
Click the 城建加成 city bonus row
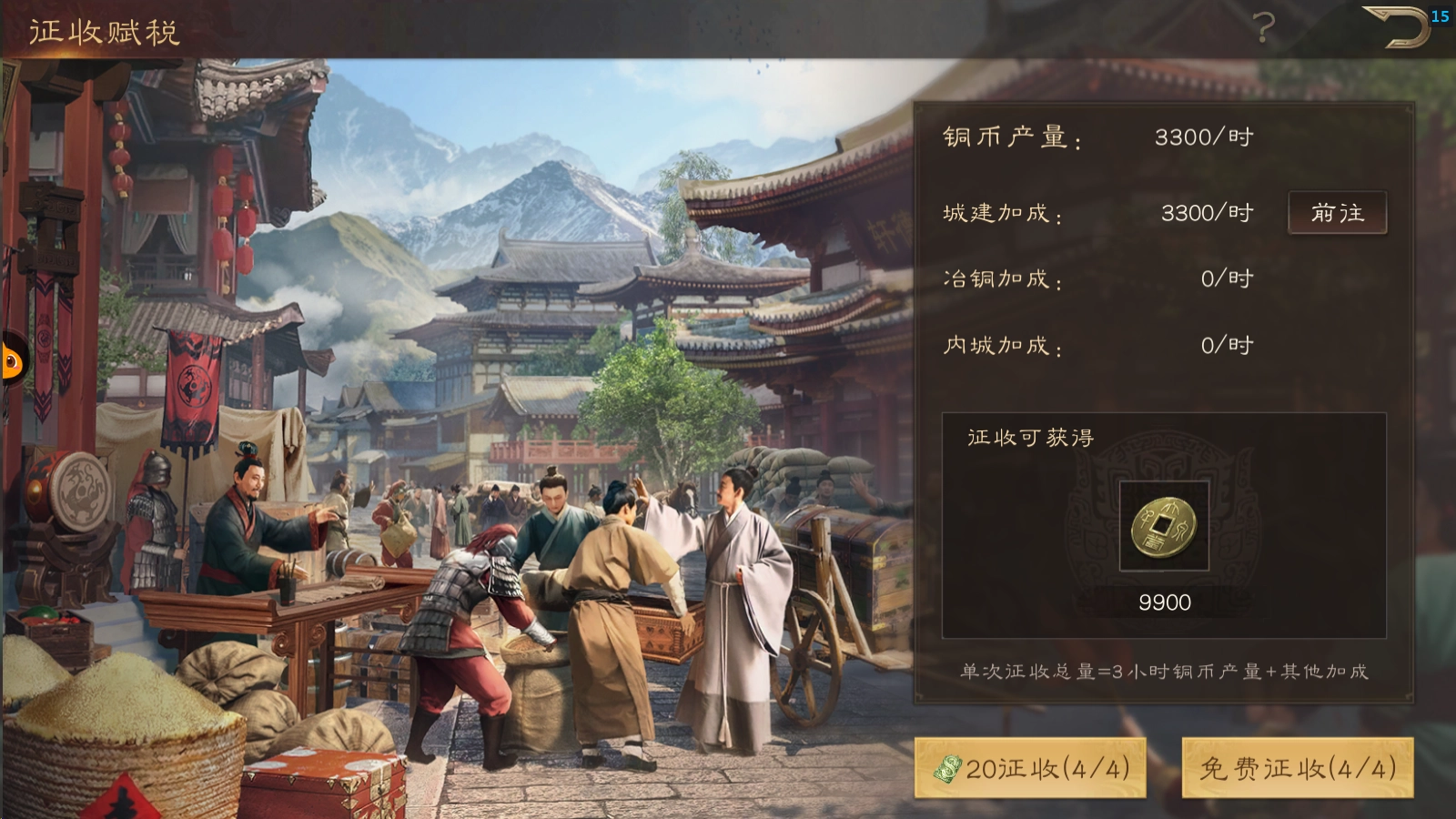[1001, 212]
